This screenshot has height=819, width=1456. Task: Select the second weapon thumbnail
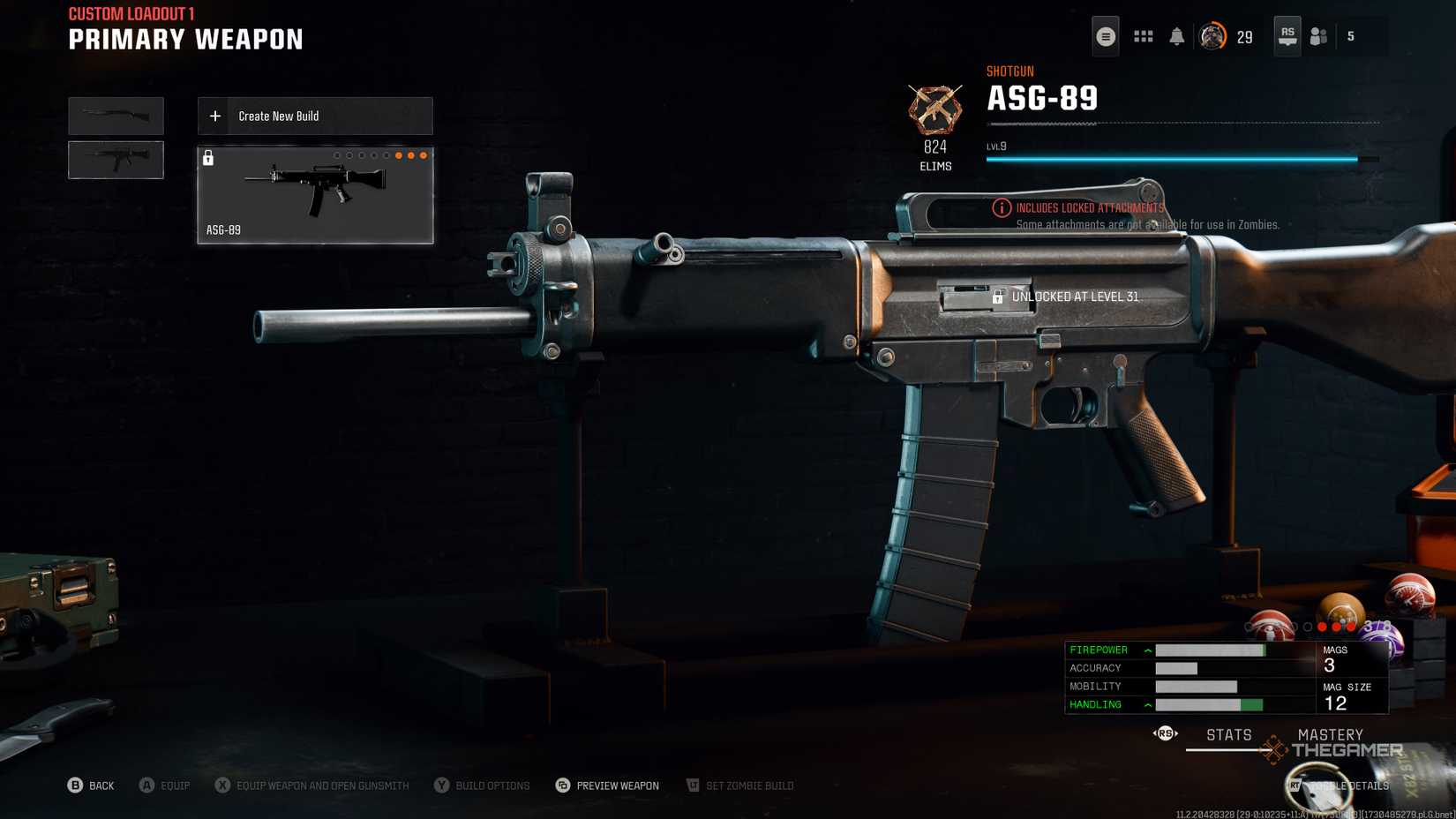click(x=116, y=160)
